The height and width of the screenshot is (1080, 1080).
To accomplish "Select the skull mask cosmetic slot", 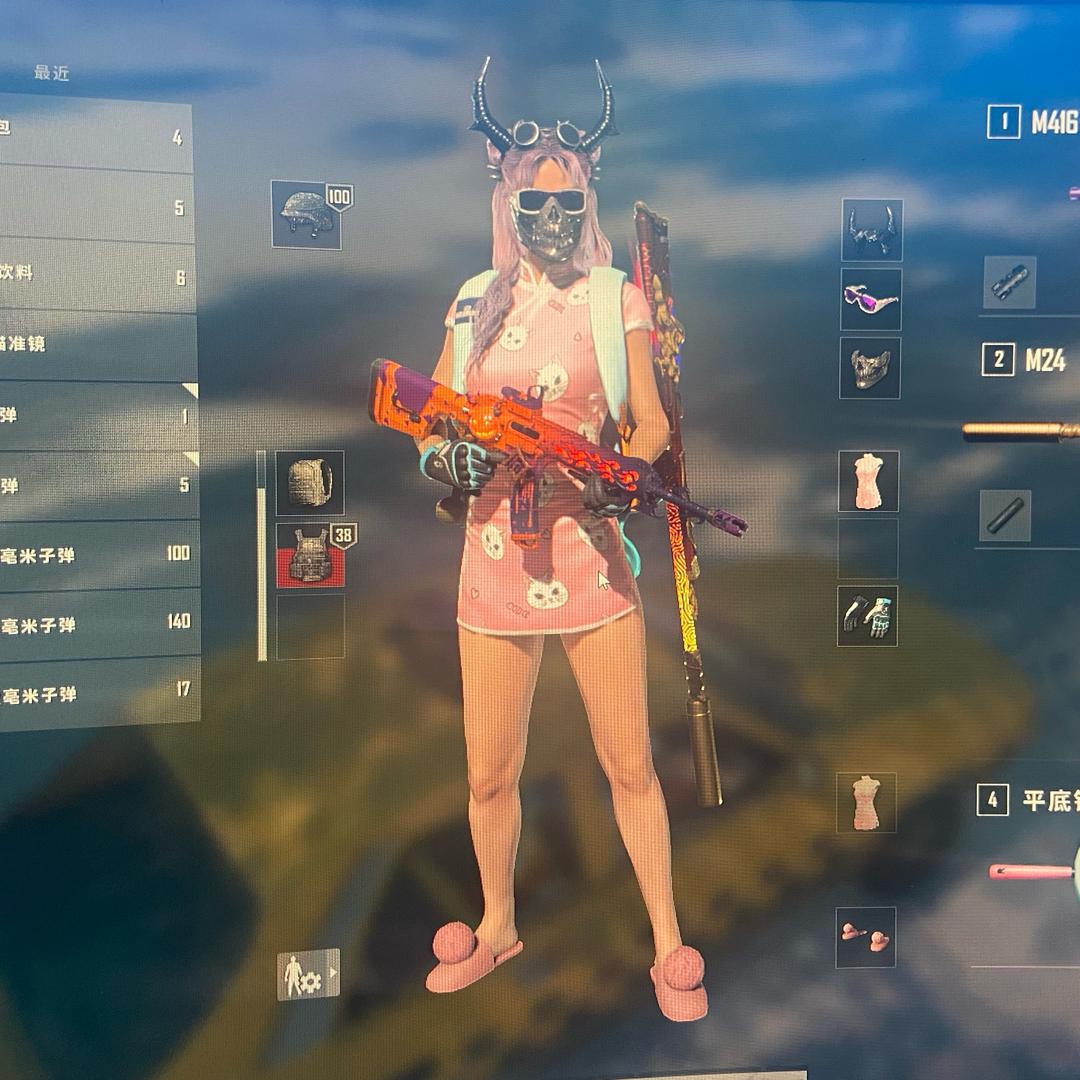I will point(870,368).
